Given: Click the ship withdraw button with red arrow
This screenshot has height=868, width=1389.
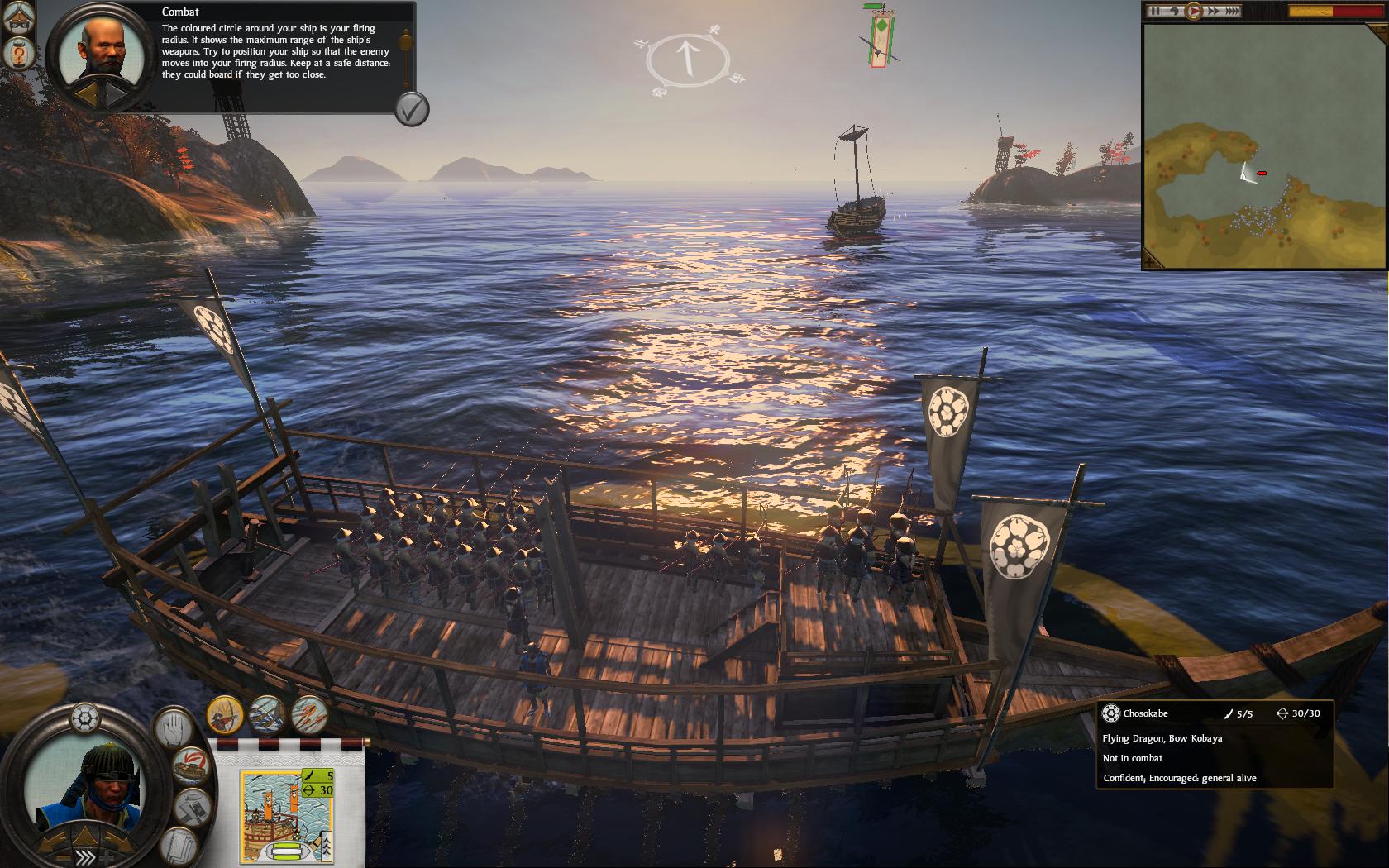Looking at the screenshot, I should pyautogui.click(x=192, y=765).
